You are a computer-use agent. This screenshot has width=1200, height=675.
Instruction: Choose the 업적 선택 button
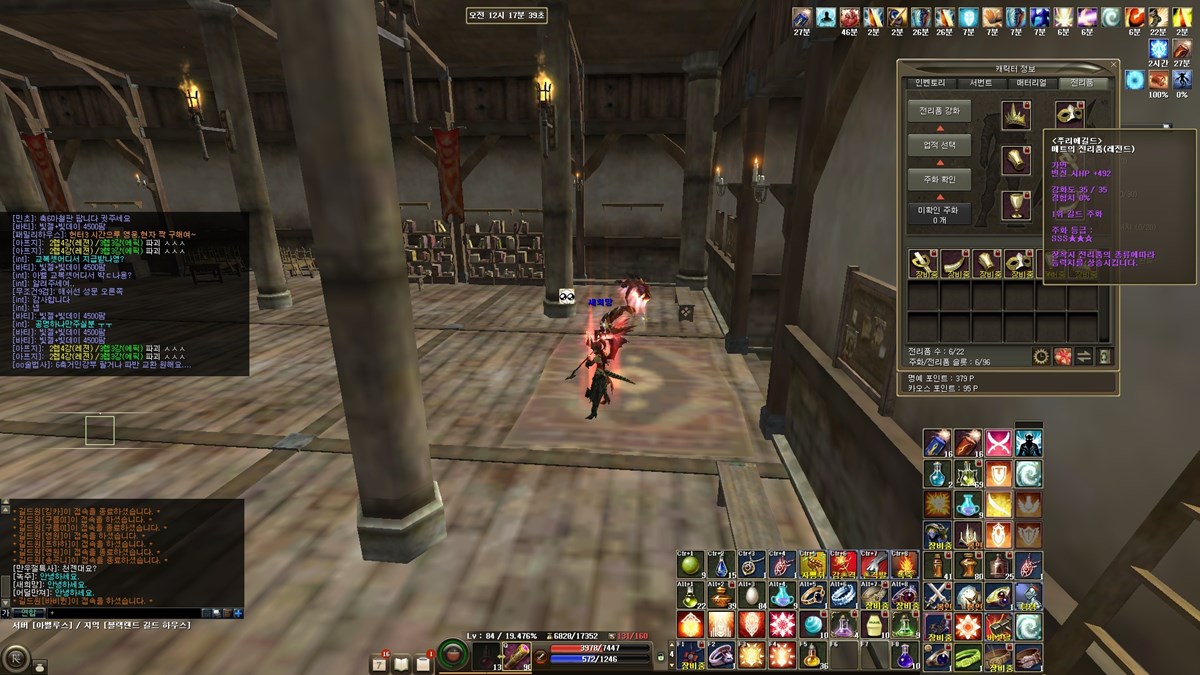[x=939, y=145]
